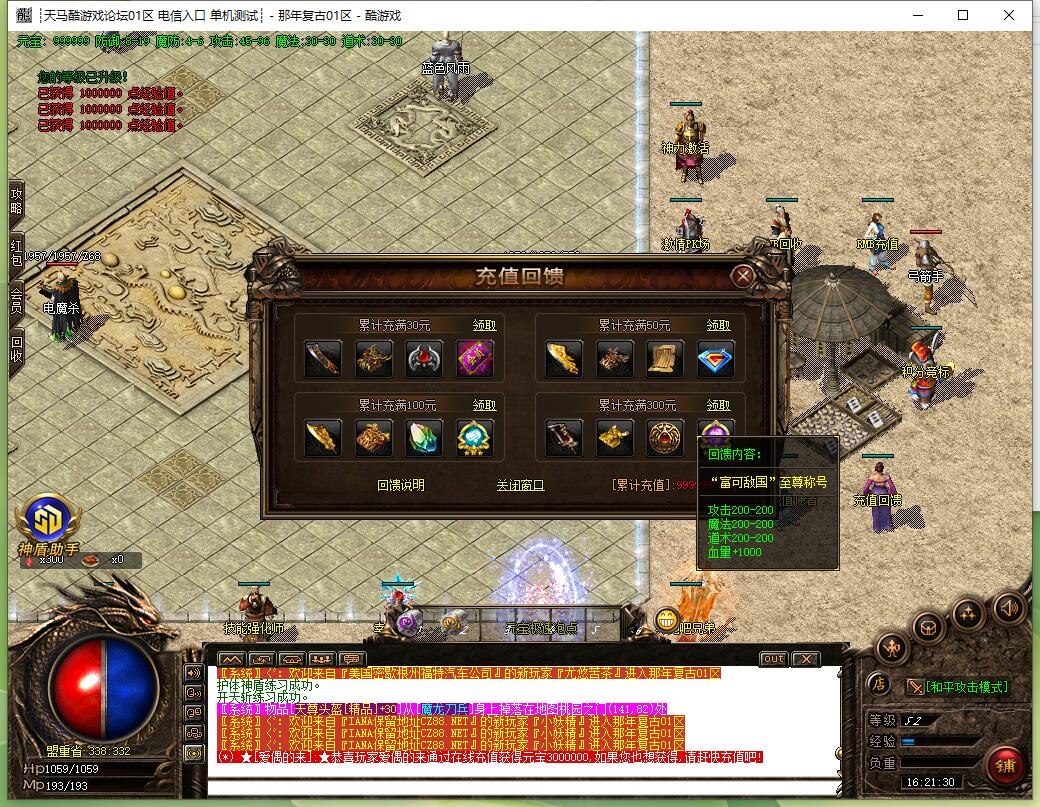
Task: Click the chat panel's out button
Action: click(x=773, y=659)
